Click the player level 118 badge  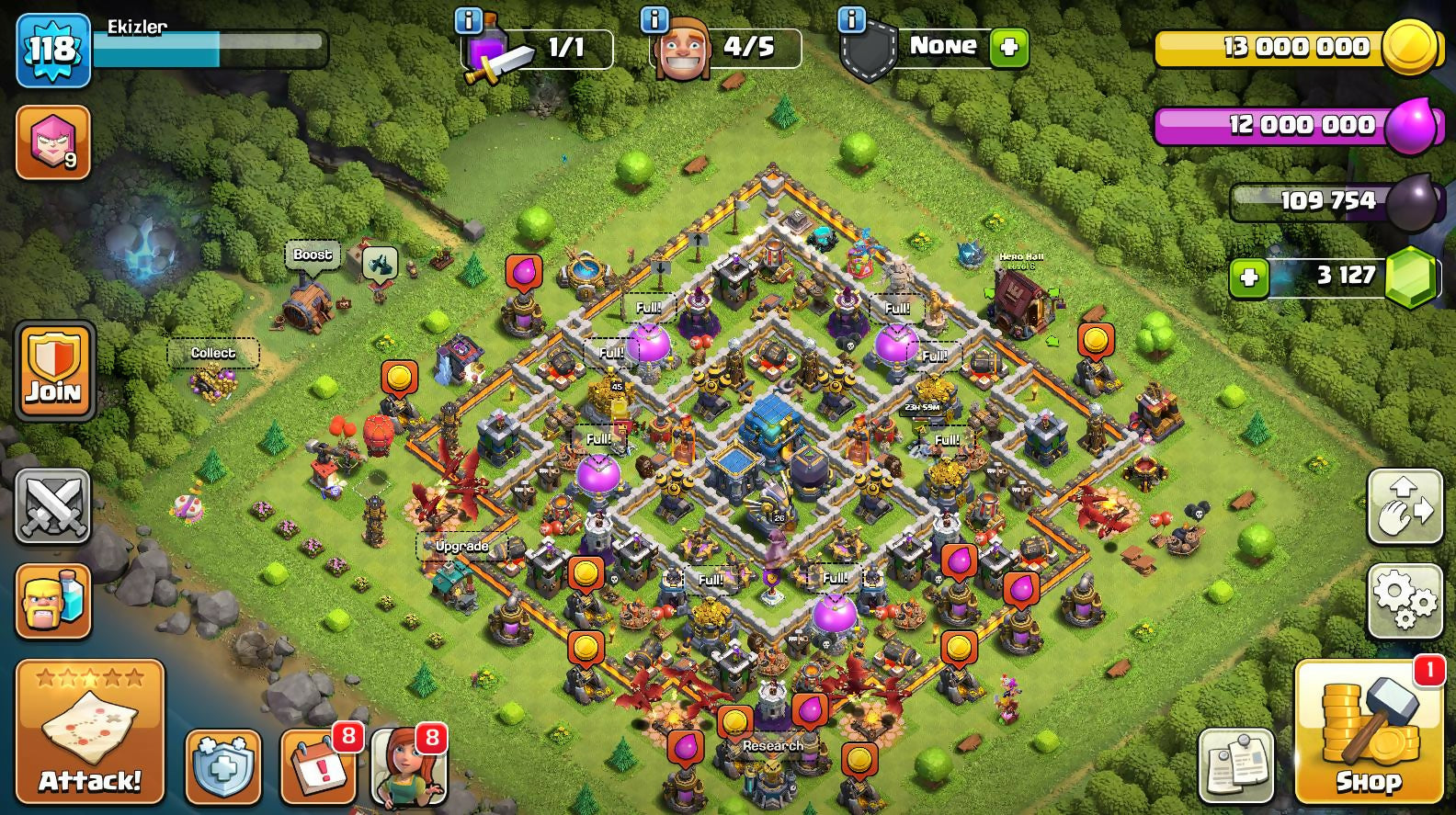52,50
